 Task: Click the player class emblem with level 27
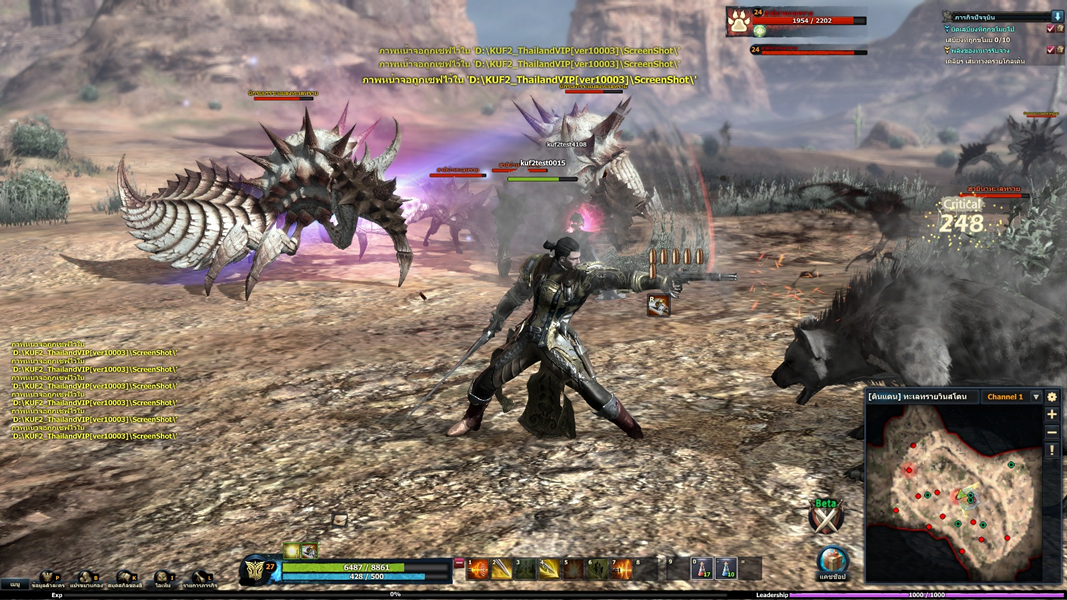260,572
